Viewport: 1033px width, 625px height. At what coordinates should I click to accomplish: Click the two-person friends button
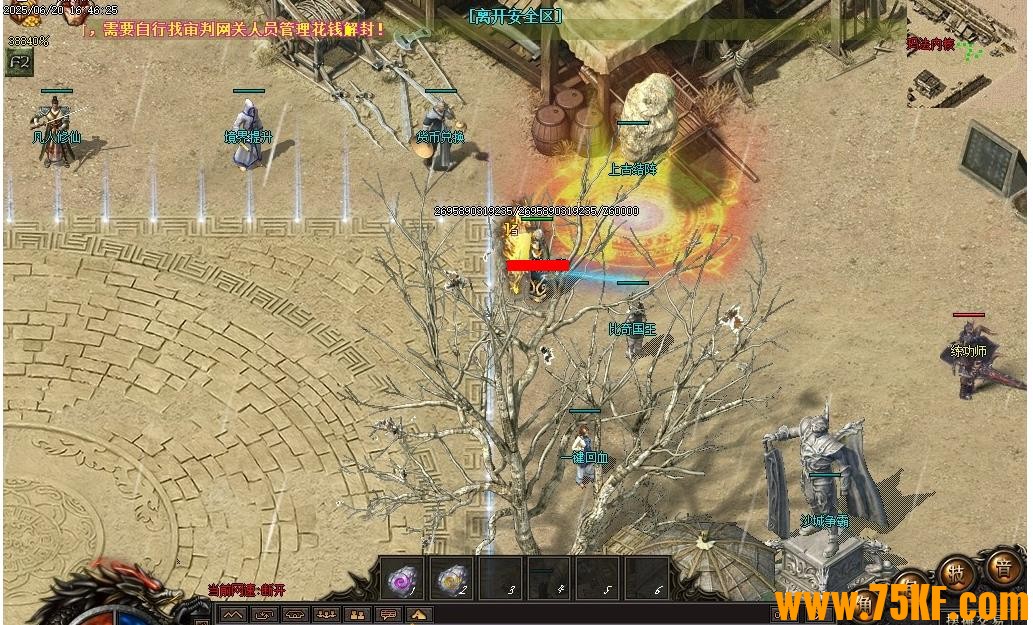point(357,615)
